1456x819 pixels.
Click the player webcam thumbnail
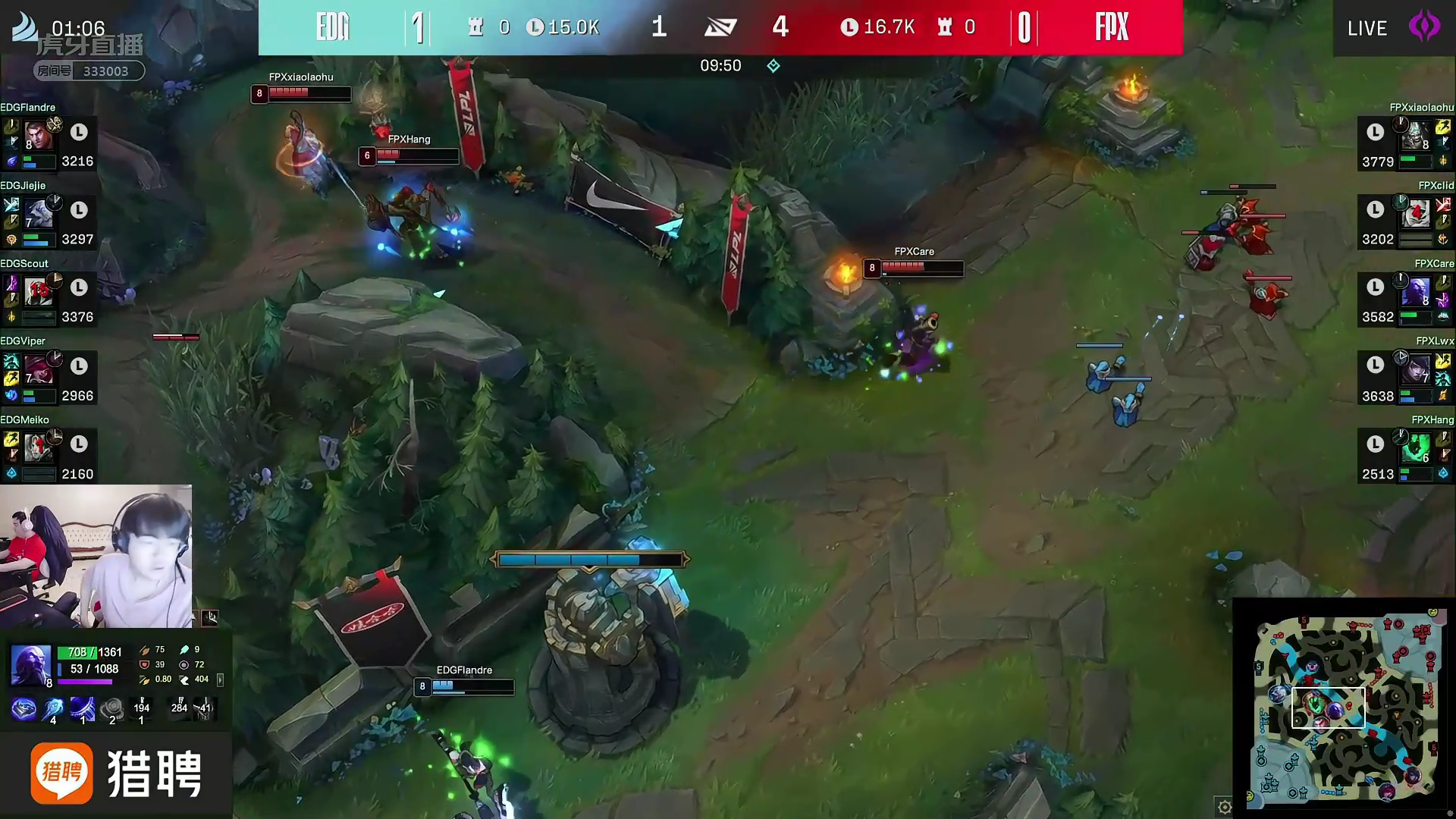tap(96, 557)
